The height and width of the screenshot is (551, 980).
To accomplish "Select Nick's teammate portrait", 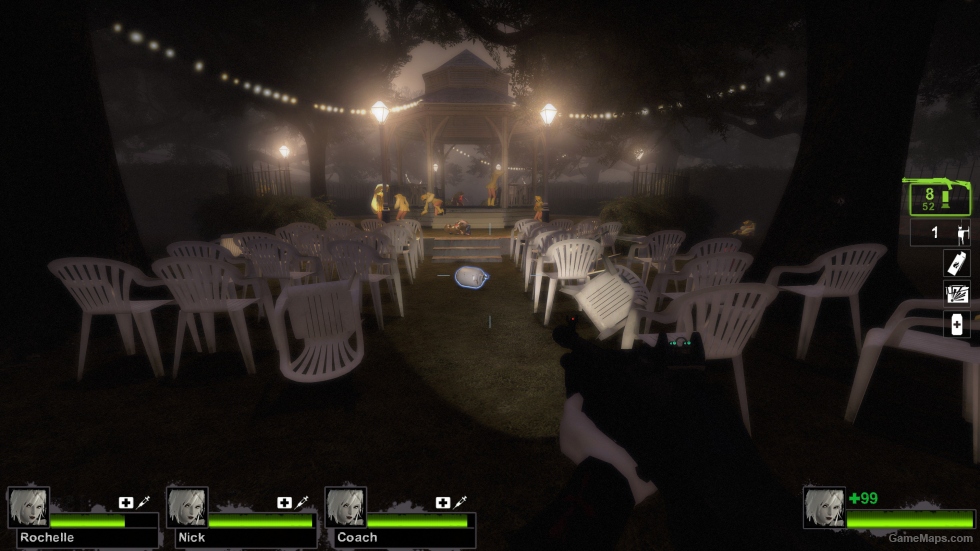I will (x=187, y=507).
